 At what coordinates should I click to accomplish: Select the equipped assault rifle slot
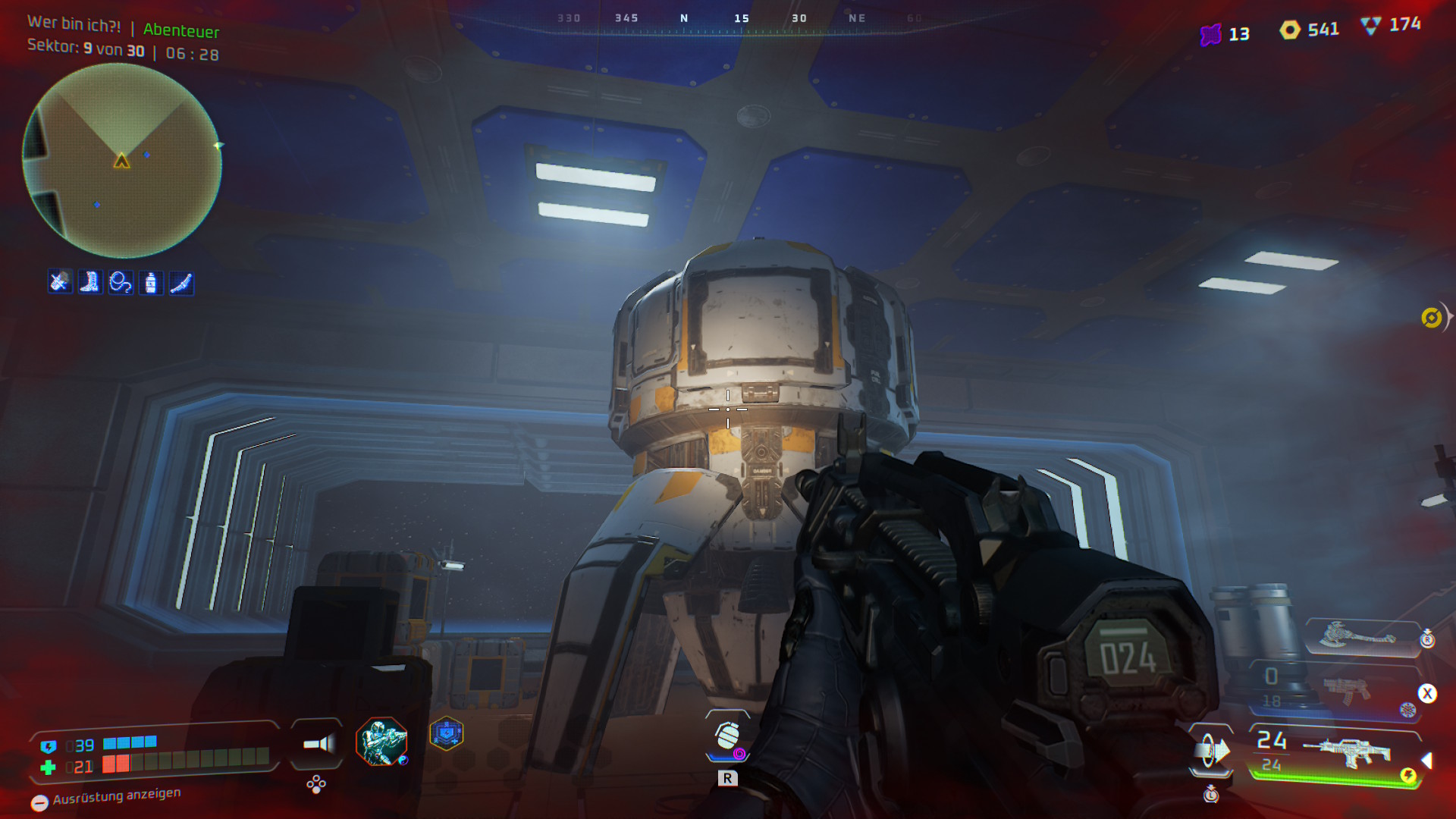tap(1348, 752)
